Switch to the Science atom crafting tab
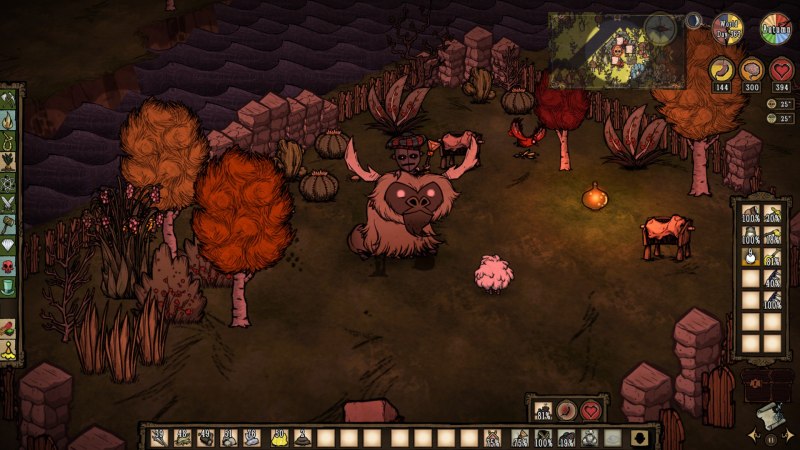This screenshot has height=450, width=800. point(9,185)
